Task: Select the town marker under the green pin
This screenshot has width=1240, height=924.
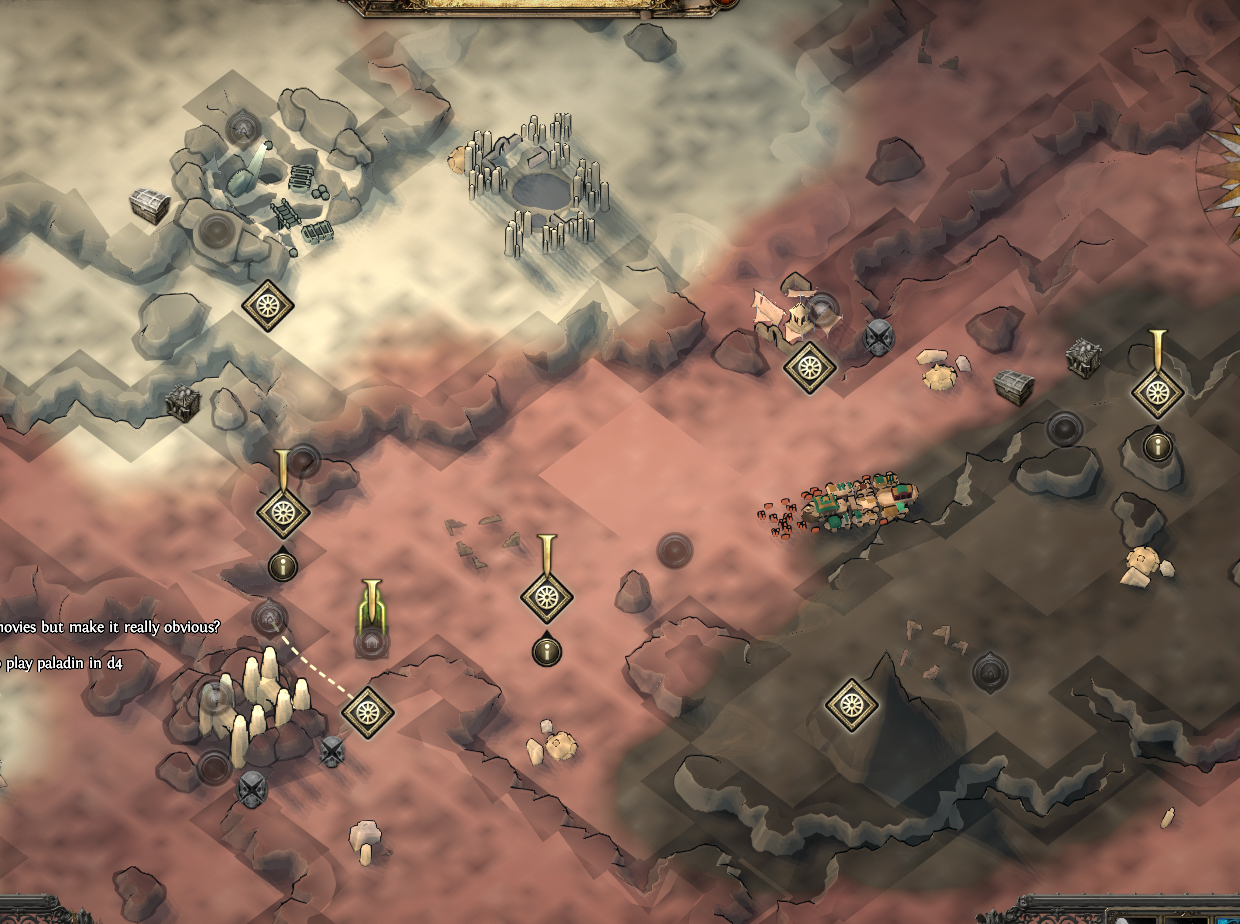Action: (371, 640)
